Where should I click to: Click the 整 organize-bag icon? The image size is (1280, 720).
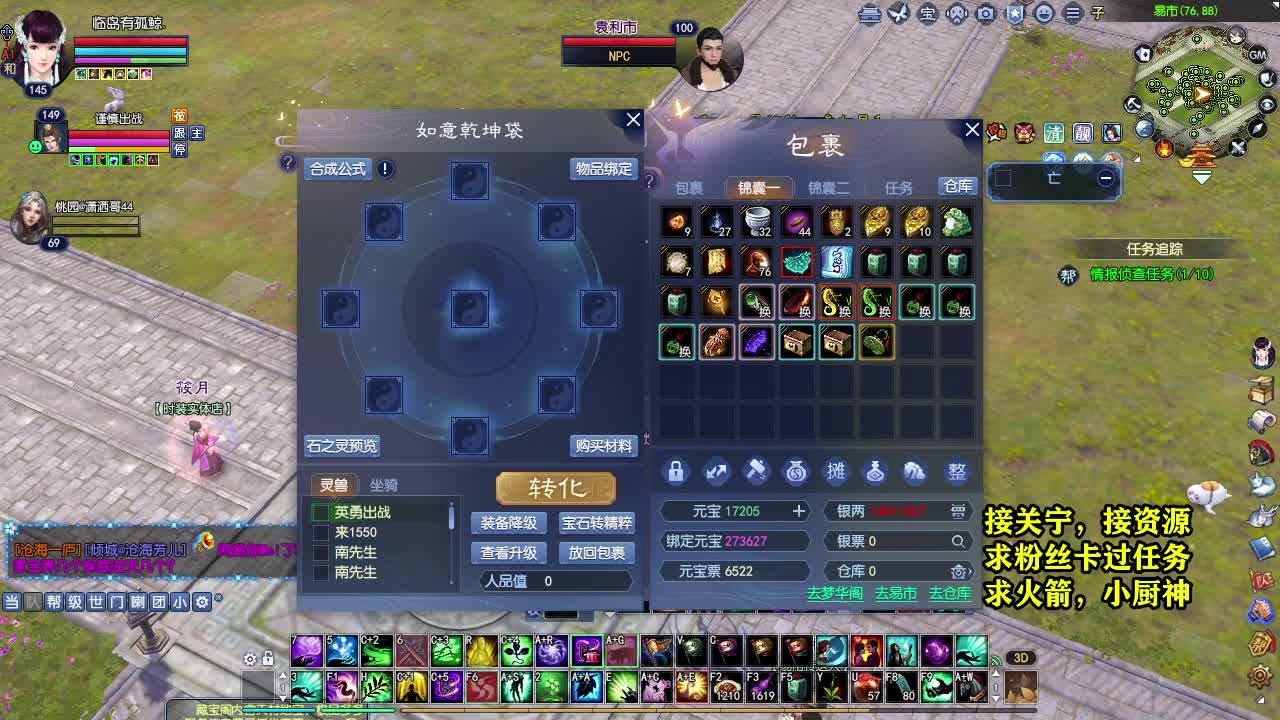pos(956,472)
